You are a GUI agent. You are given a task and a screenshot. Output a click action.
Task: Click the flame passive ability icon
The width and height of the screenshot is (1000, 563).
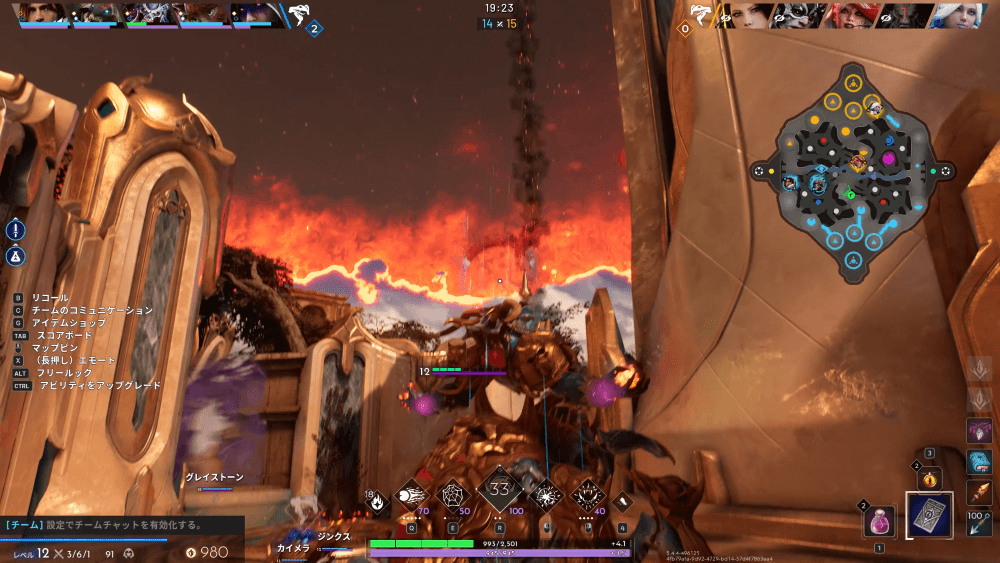[x=378, y=501]
